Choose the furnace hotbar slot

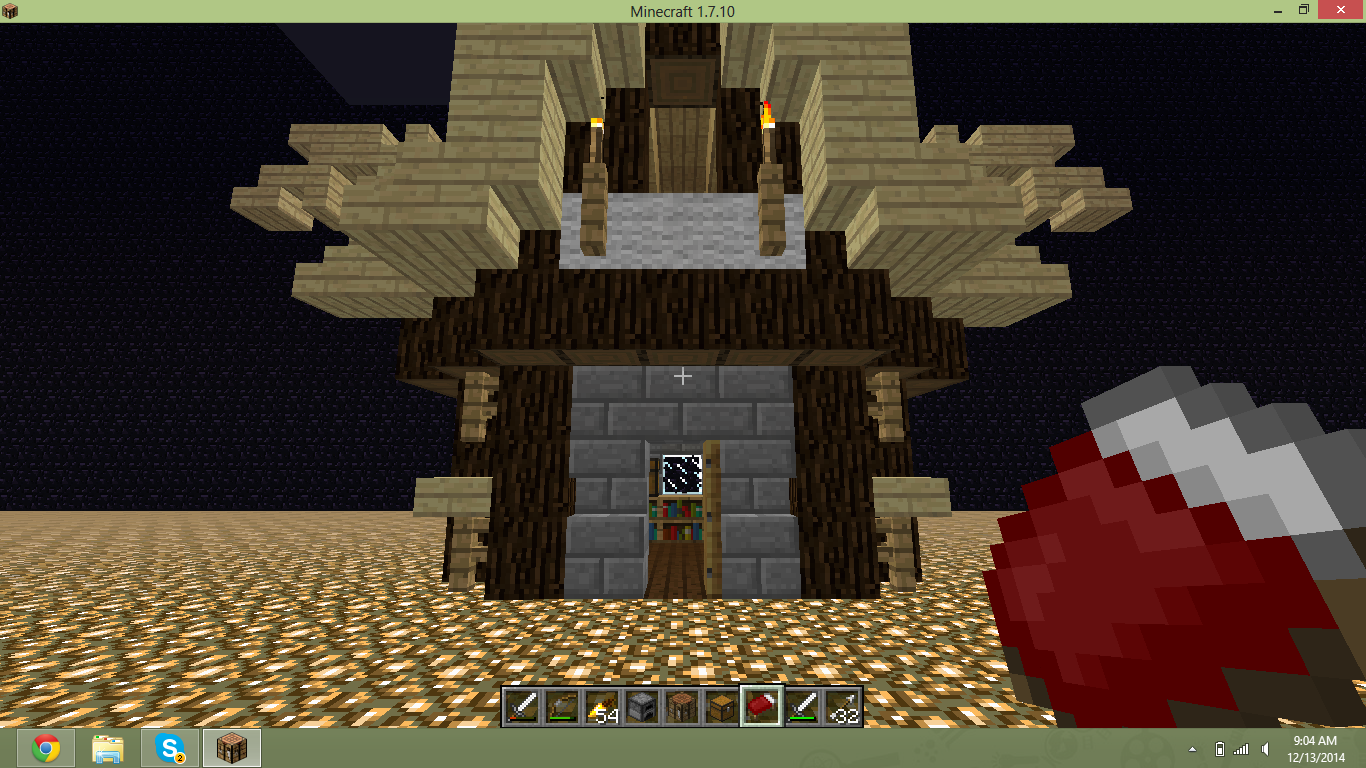[x=641, y=707]
